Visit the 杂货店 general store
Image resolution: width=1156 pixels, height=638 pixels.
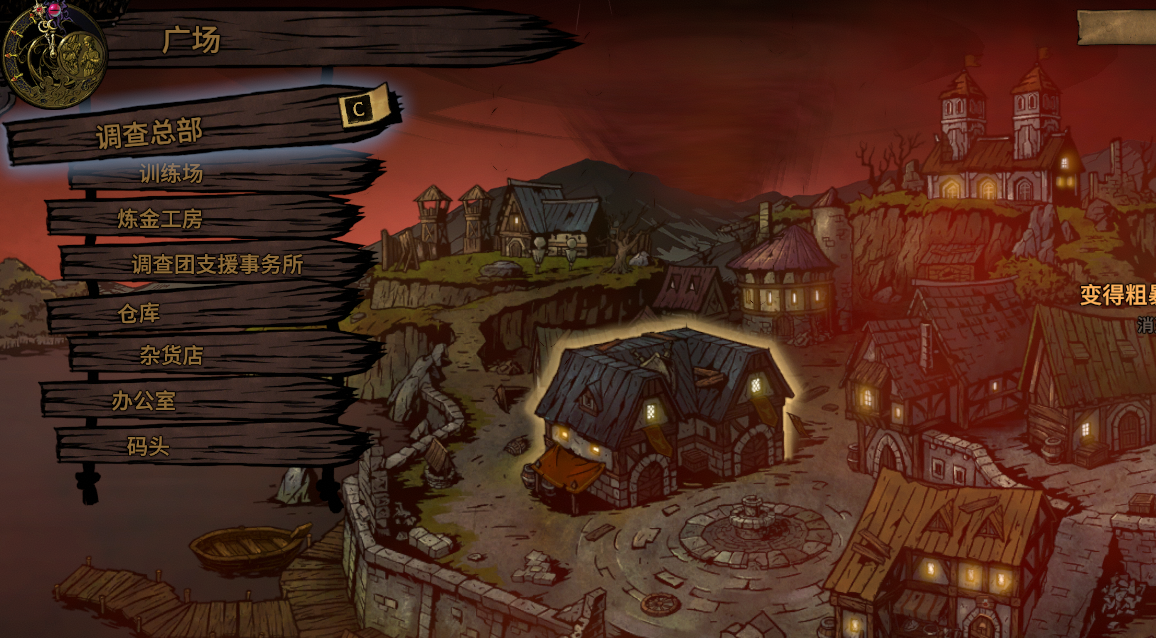click(x=171, y=355)
